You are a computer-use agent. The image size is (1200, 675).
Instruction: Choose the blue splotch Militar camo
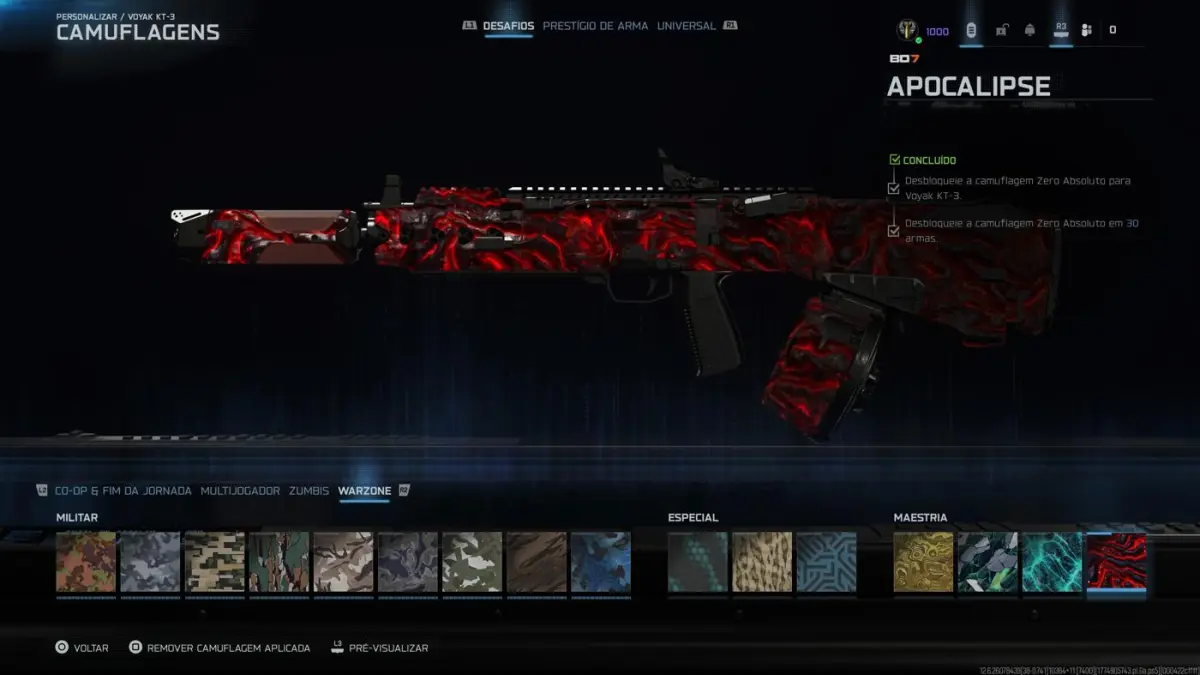(600, 562)
